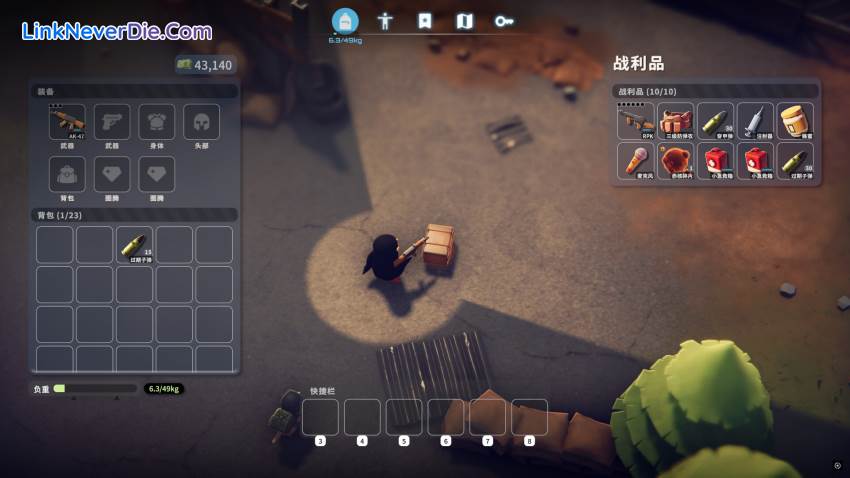Select the bullet stack in the backpack
The width and height of the screenshot is (850, 478).
134,245
